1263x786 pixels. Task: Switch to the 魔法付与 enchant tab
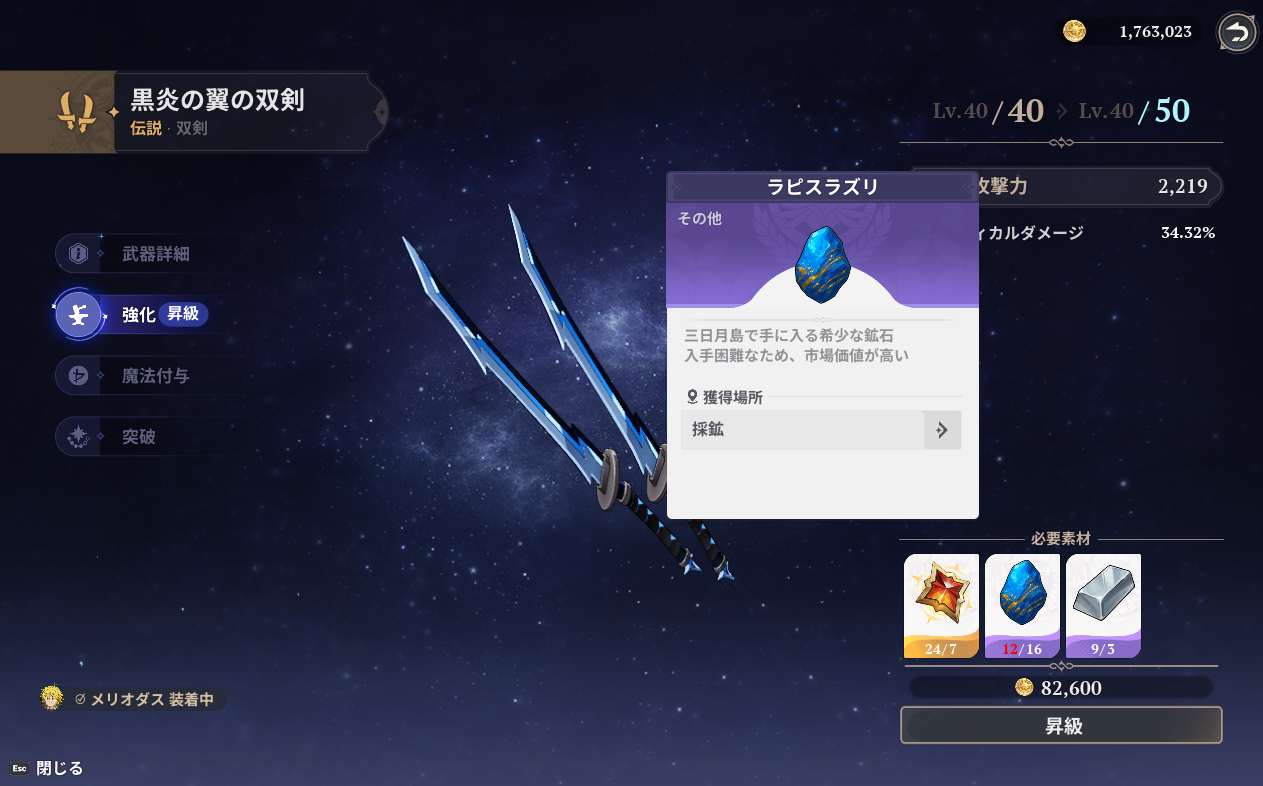[x=155, y=376]
